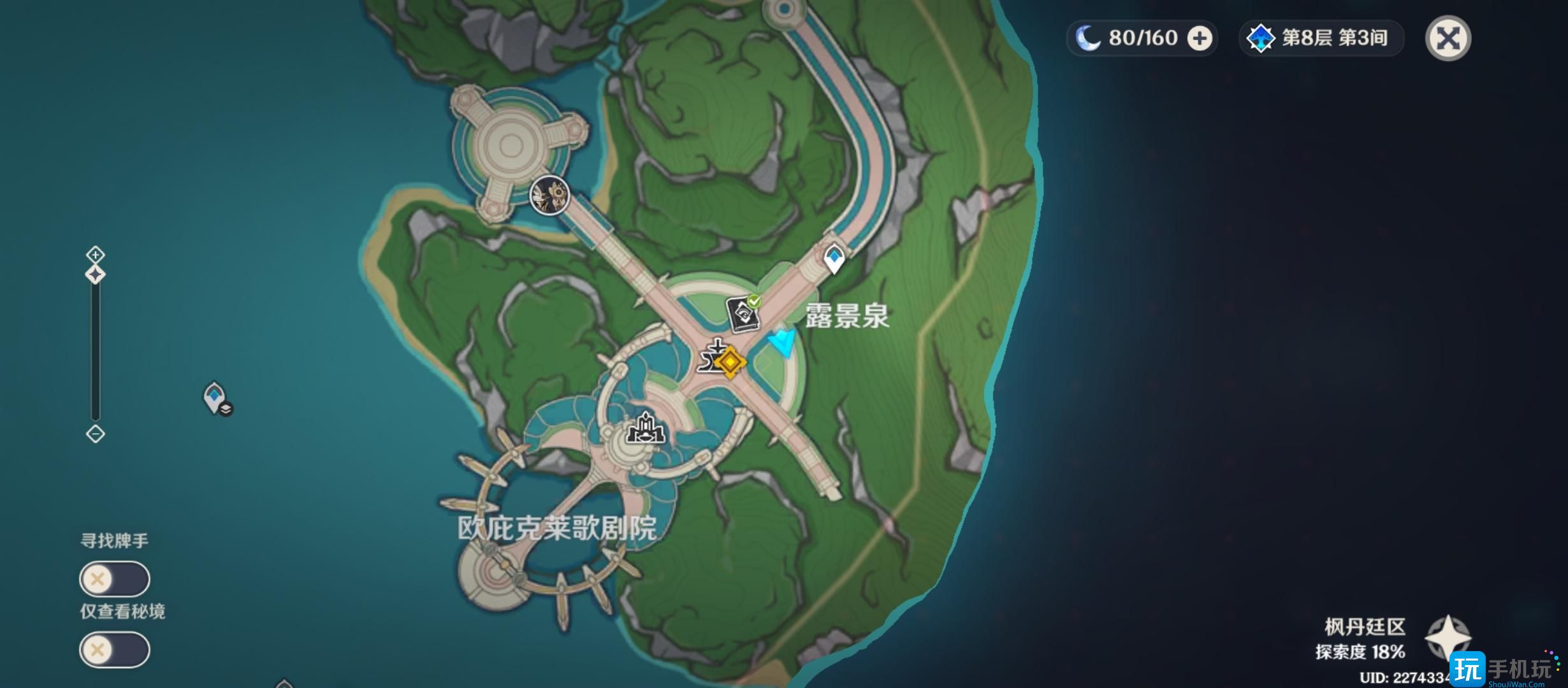Screen dimensions: 1568x688
Task: Open the 手机玩 watermark site link
Action: pyautogui.click(x=1507, y=670)
